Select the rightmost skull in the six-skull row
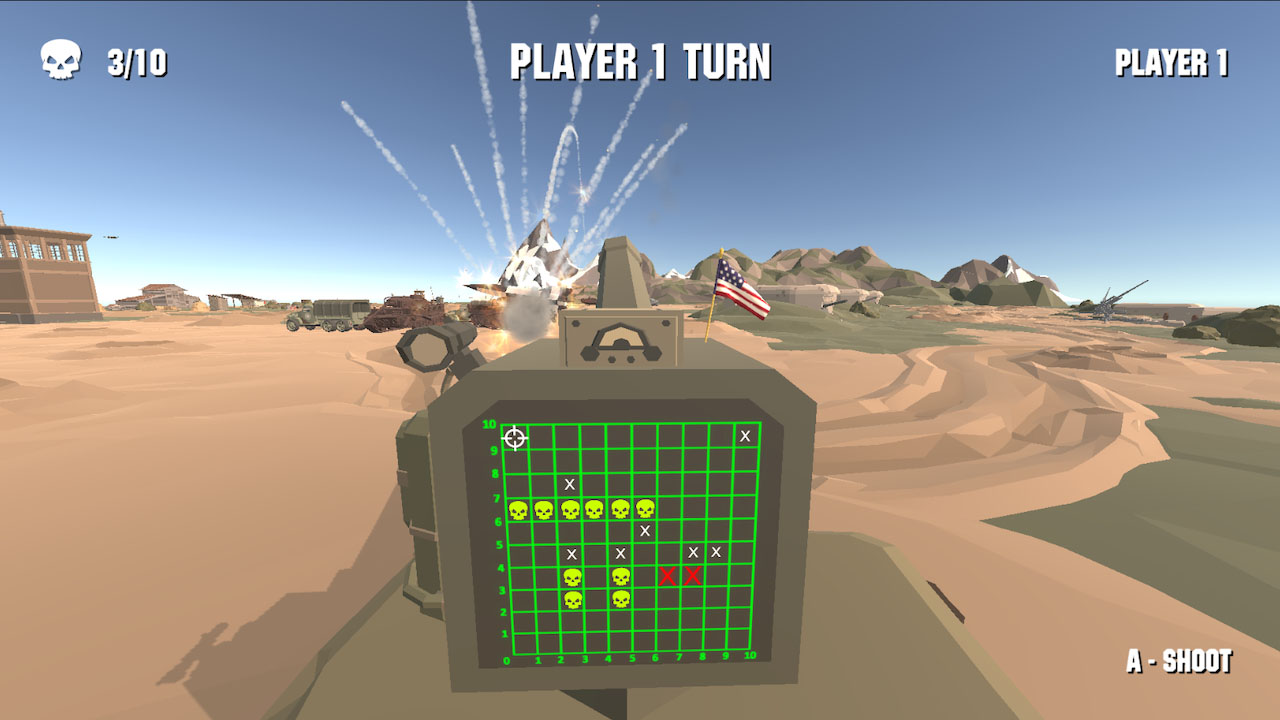 645,508
